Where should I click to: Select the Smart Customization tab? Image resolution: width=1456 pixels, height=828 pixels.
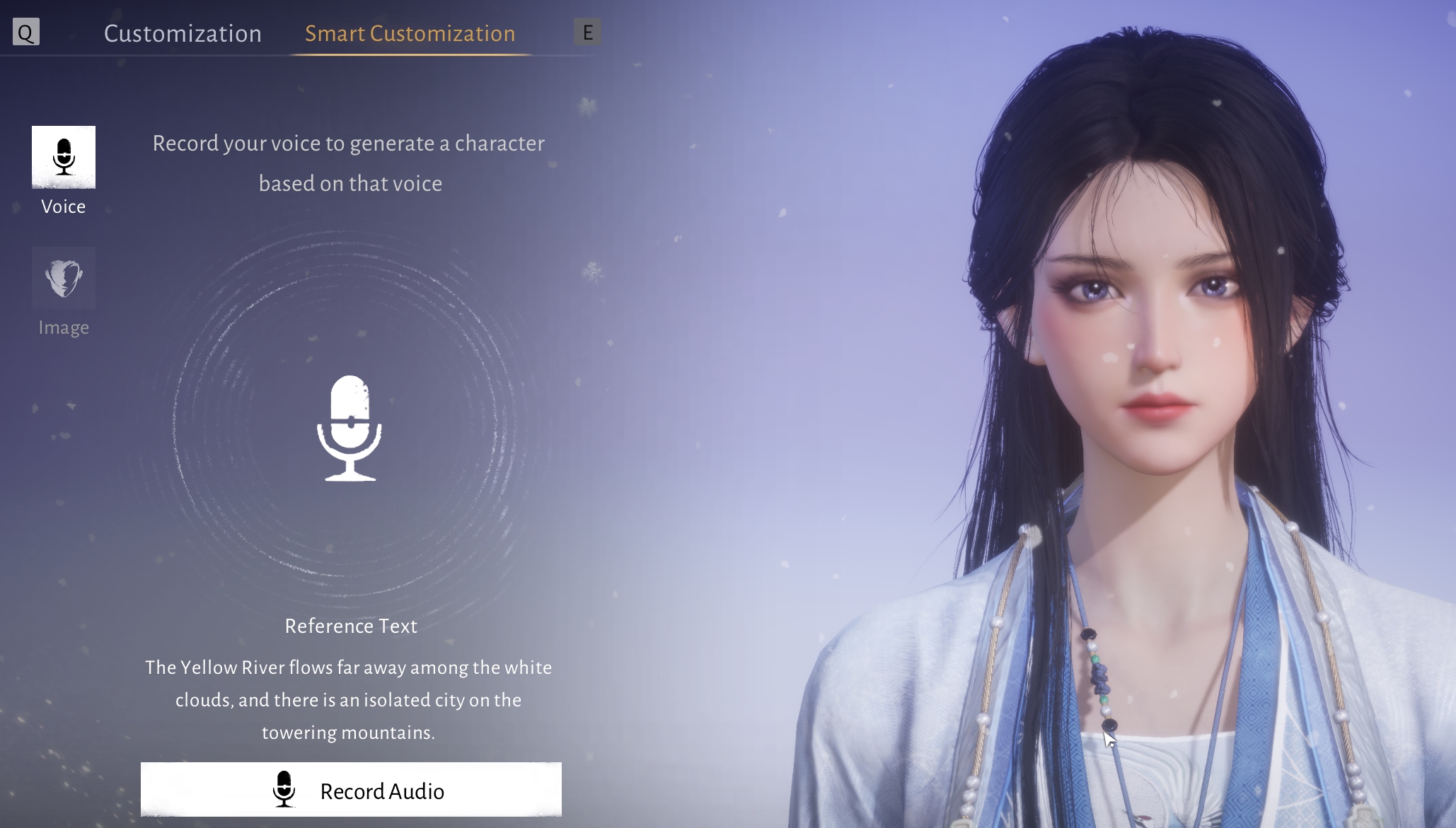pyautogui.click(x=410, y=33)
